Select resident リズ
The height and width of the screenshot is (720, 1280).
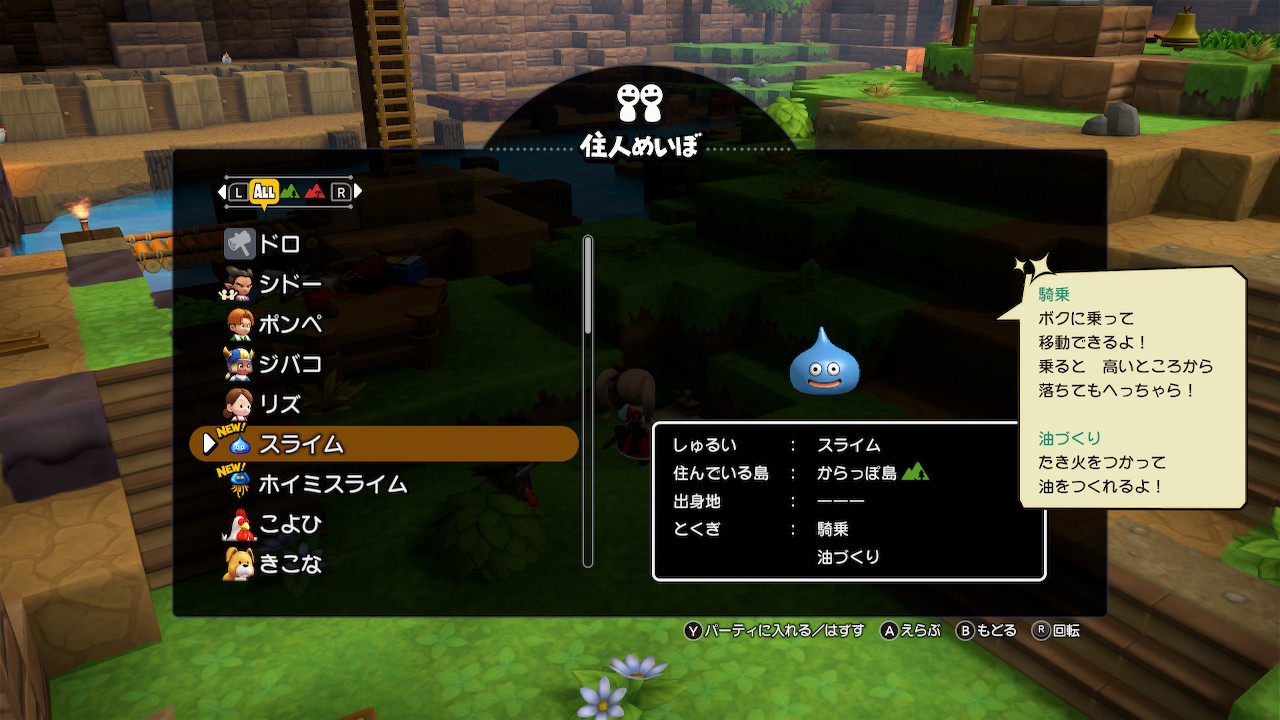tap(279, 404)
